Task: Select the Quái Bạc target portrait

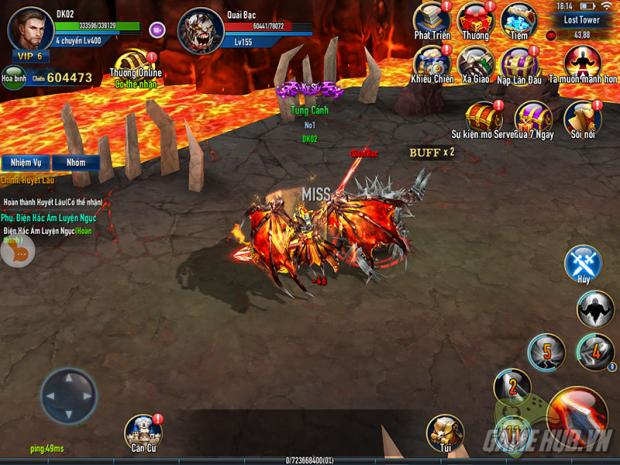Action: click(200, 30)
